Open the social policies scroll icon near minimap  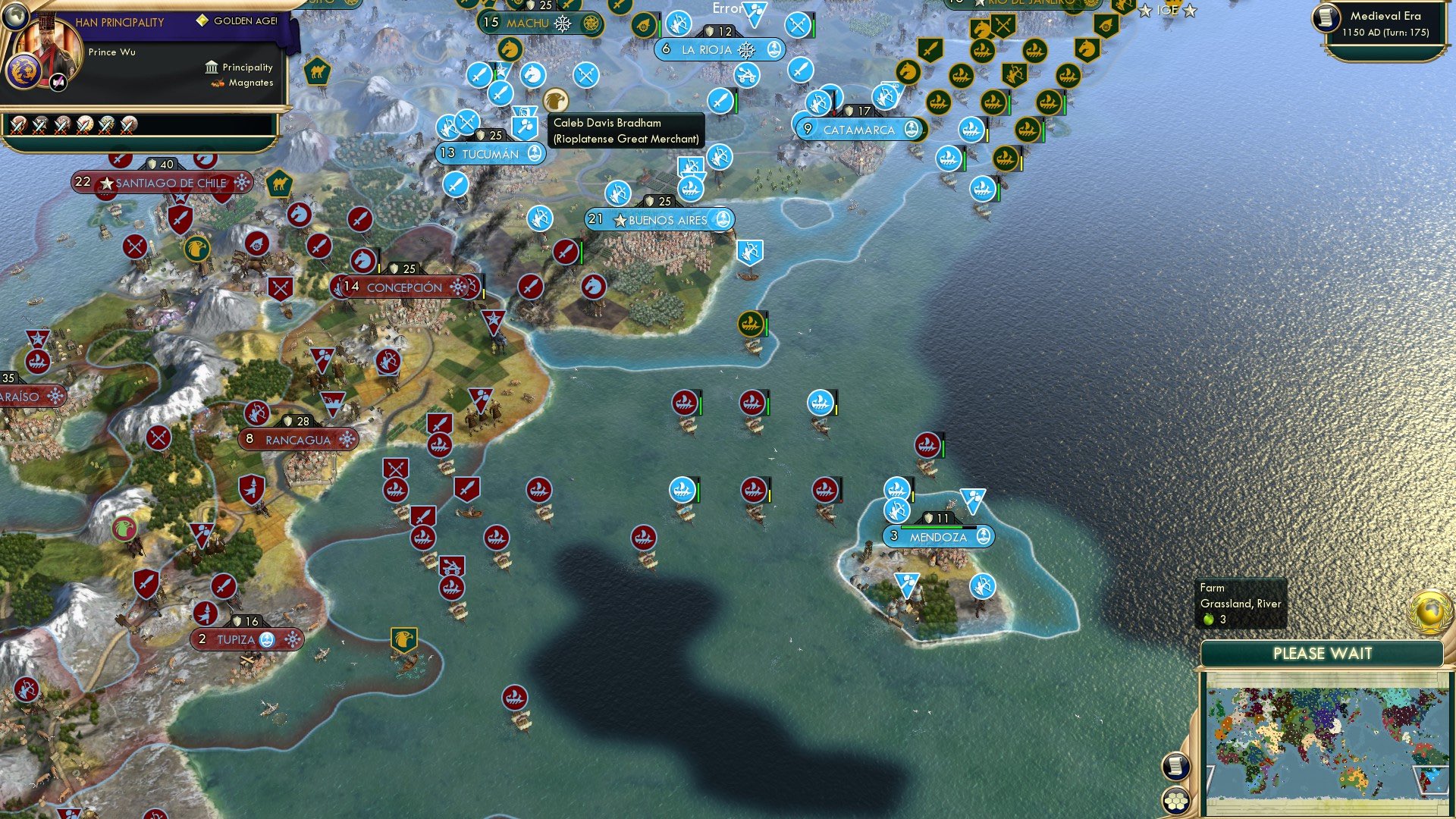coord(1177,766)
